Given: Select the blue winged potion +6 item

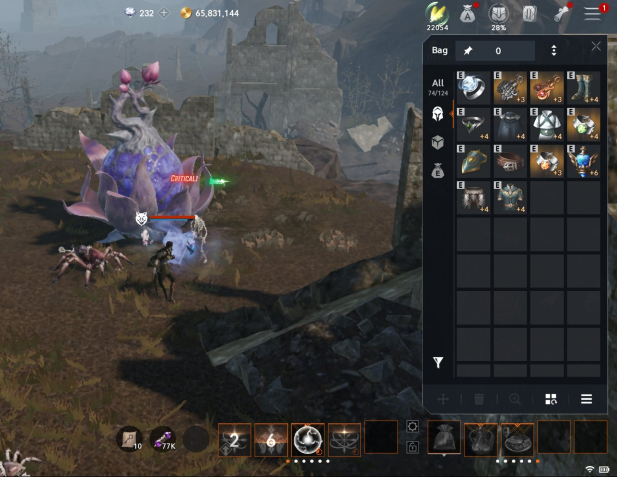Looking at the screenshot, I should coord(584,160).
